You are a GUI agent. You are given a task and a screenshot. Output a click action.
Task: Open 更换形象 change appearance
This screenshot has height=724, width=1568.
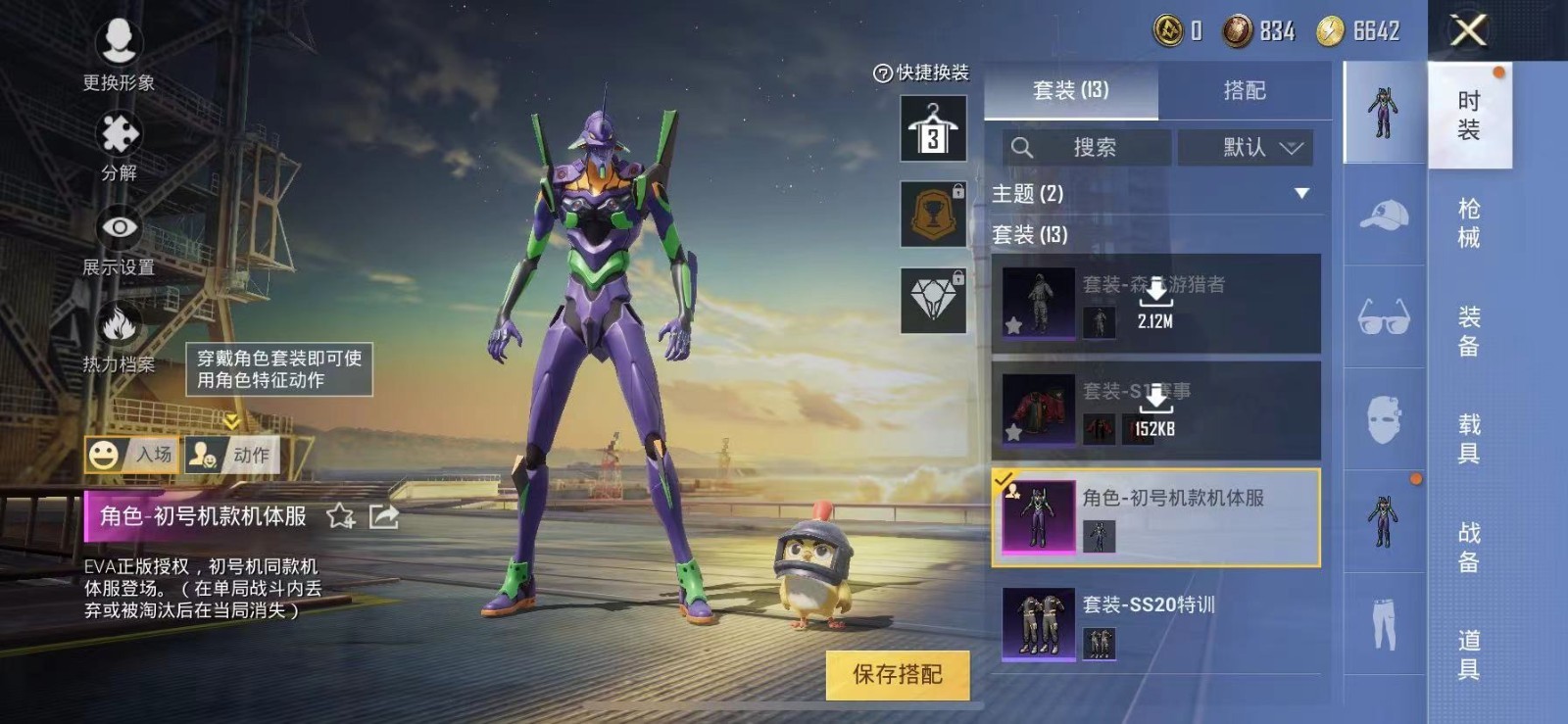[x=119, y=54]
